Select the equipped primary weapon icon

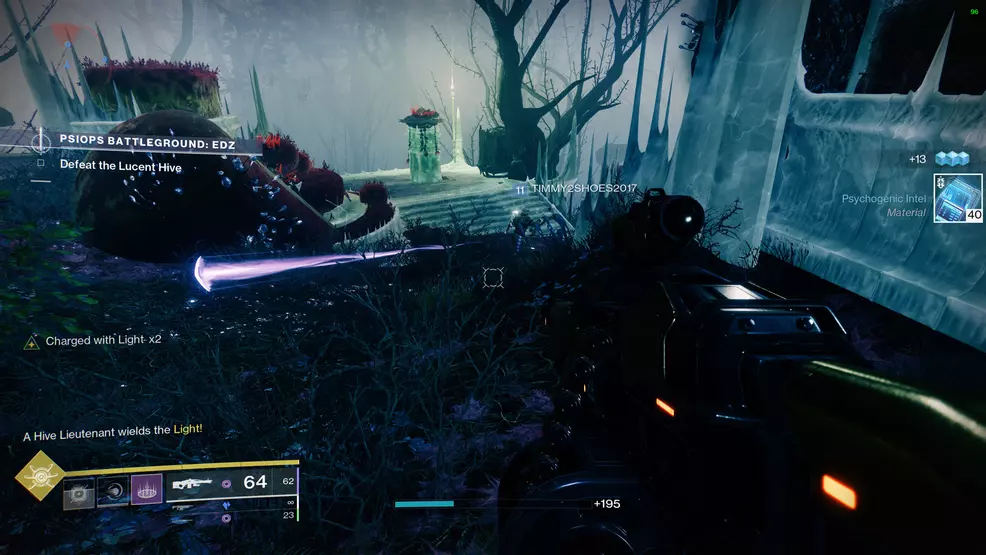[x=193, y=483]
